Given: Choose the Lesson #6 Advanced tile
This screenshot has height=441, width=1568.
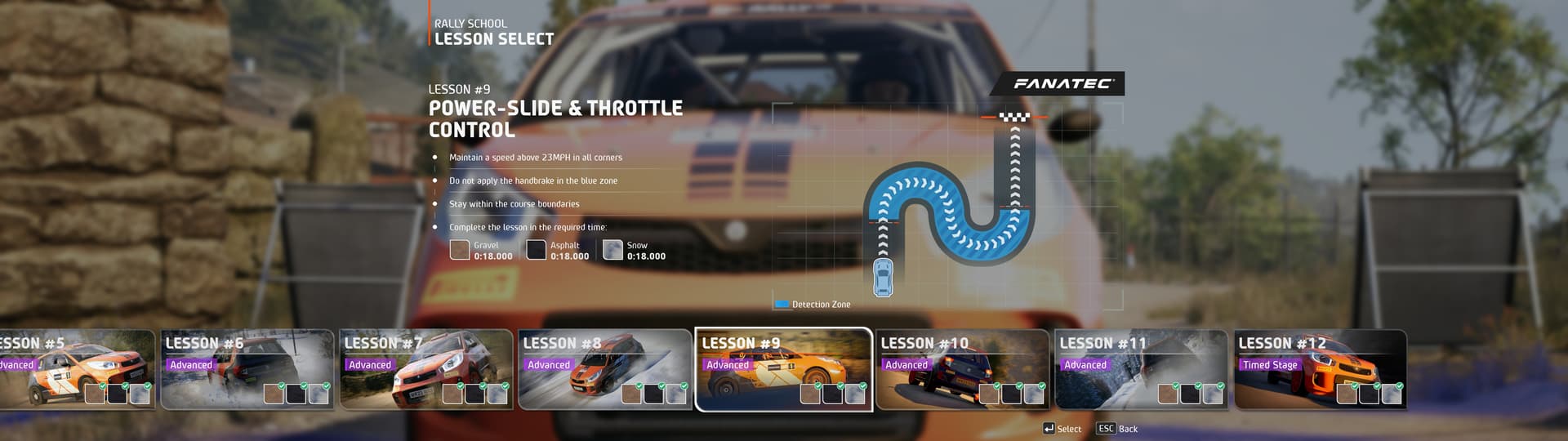Looking at the screenshot, I should point(247,369).
